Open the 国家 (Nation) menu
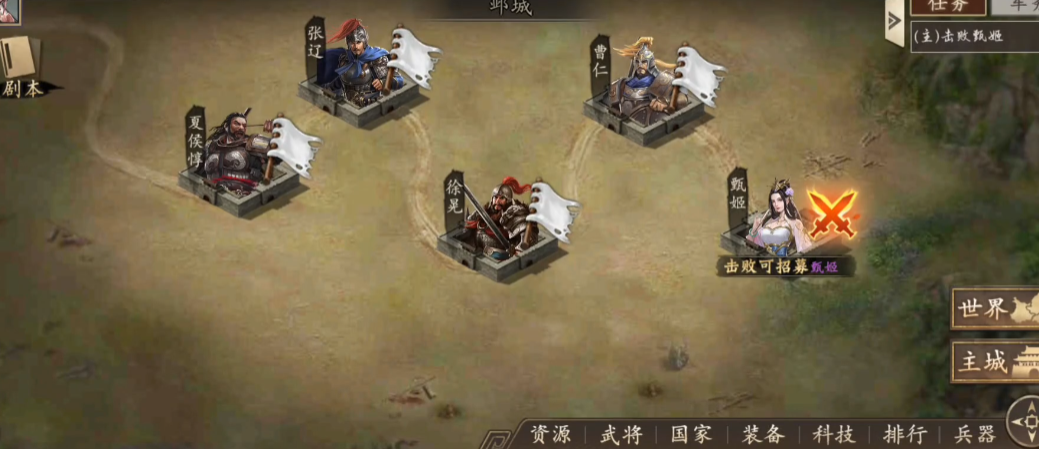 691,434
